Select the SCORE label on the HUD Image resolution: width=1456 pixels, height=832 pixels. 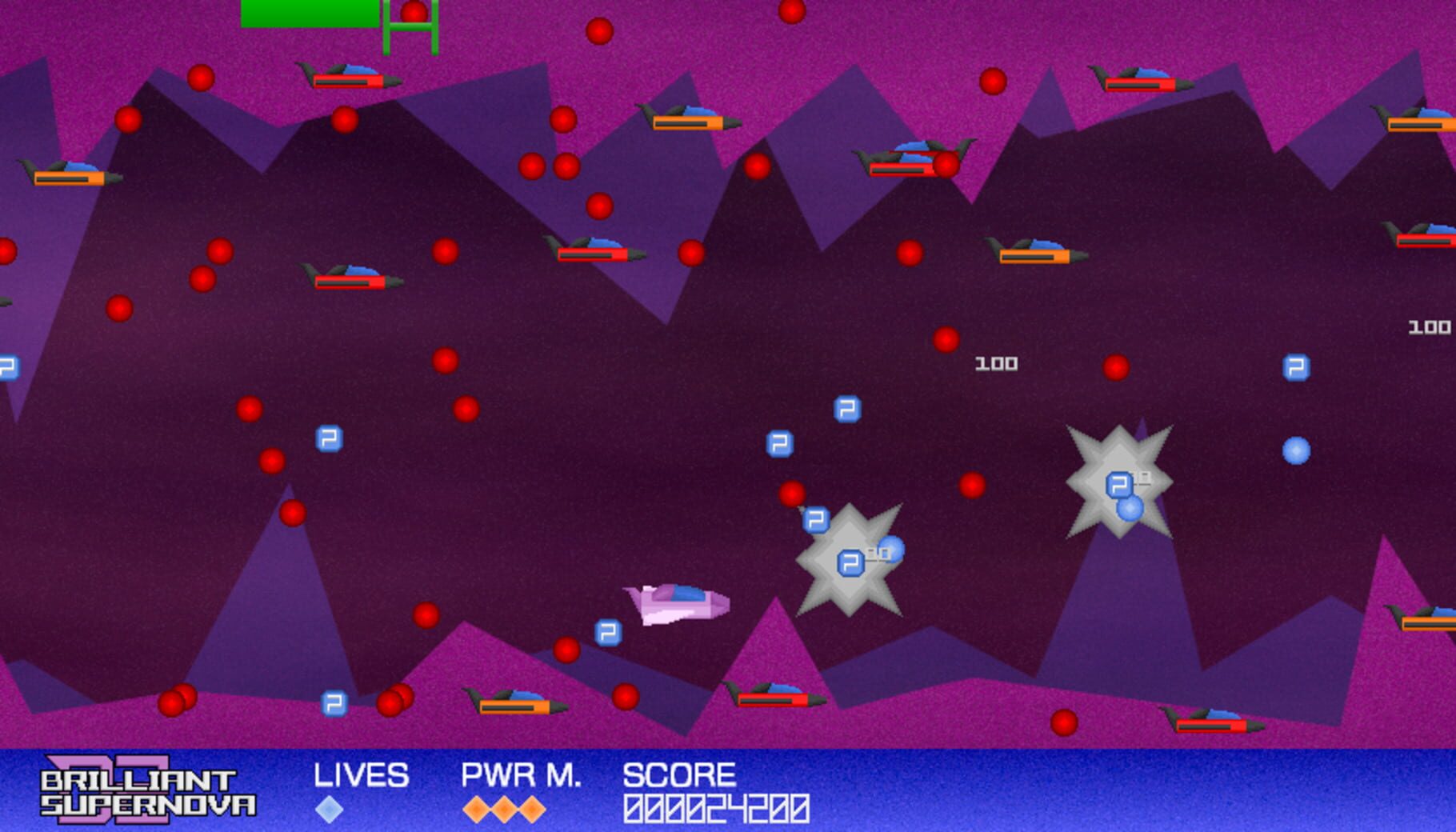tap(681, 776)
